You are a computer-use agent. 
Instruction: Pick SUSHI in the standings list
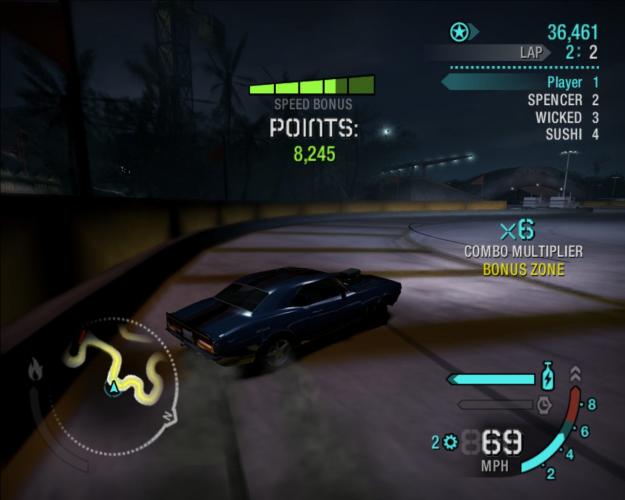pyautogui.click(x=571, y=134)
